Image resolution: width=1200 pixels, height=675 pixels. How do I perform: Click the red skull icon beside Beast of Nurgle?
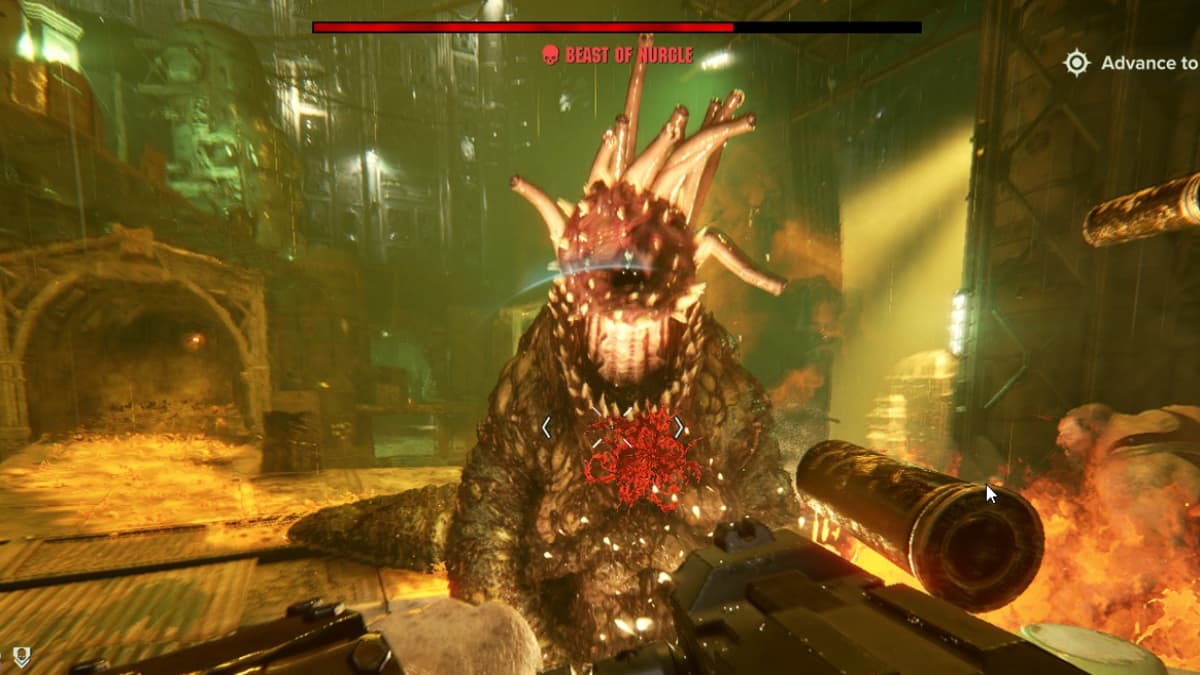pyautogui.click(x=549, y=55)
